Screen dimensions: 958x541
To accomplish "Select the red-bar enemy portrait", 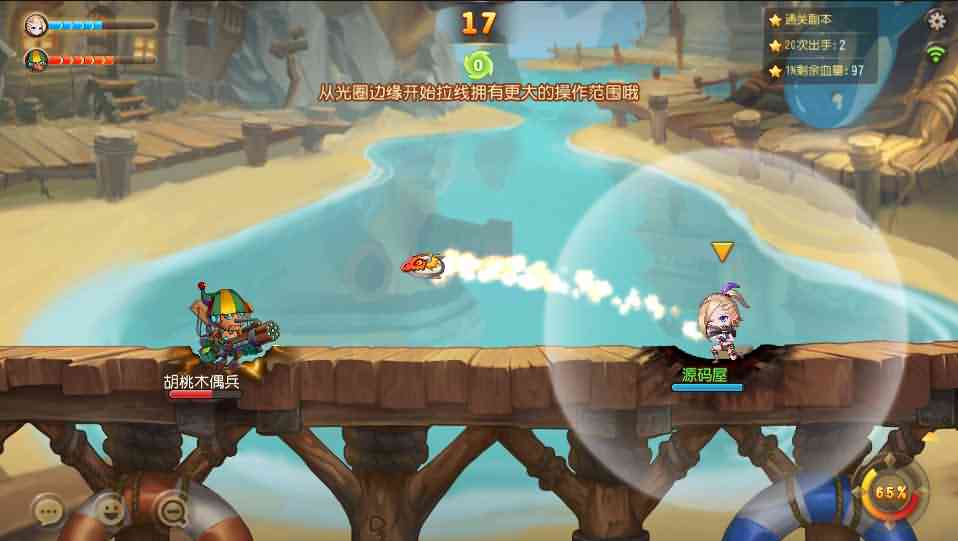I will click(36, 60).
